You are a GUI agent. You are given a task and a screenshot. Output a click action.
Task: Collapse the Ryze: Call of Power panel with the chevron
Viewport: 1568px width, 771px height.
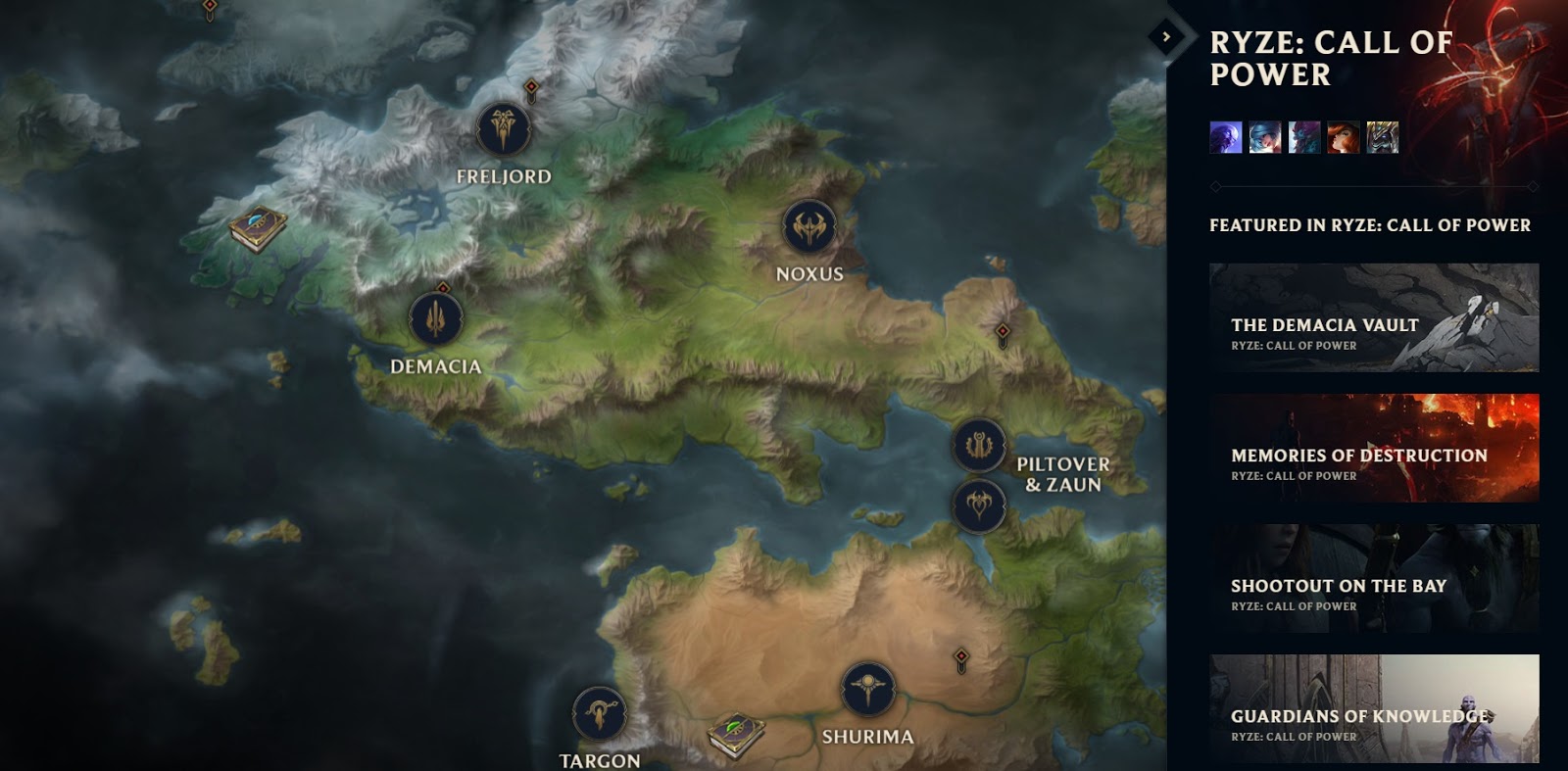click(1165, 37)
